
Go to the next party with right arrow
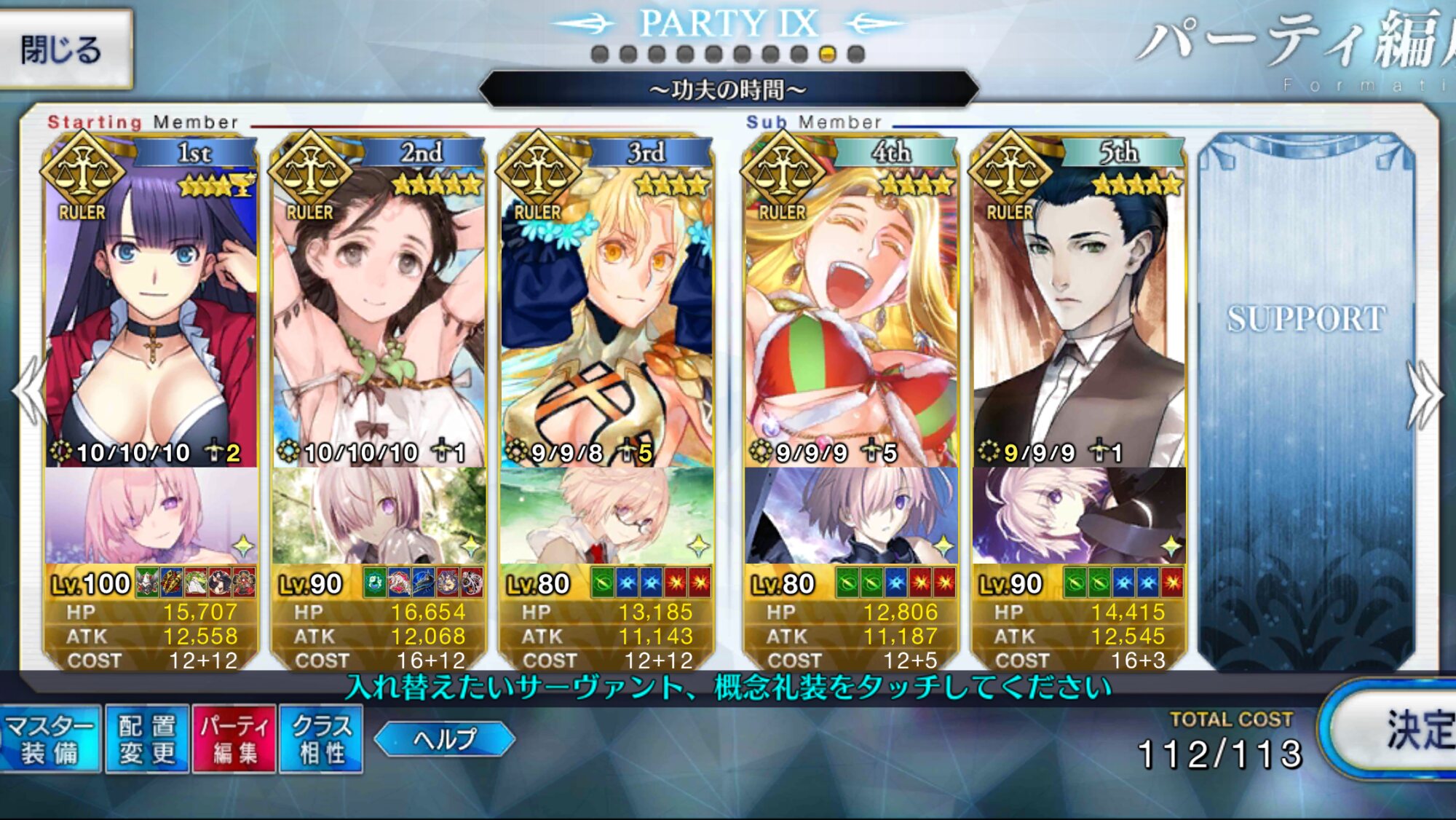(1427, 395)
